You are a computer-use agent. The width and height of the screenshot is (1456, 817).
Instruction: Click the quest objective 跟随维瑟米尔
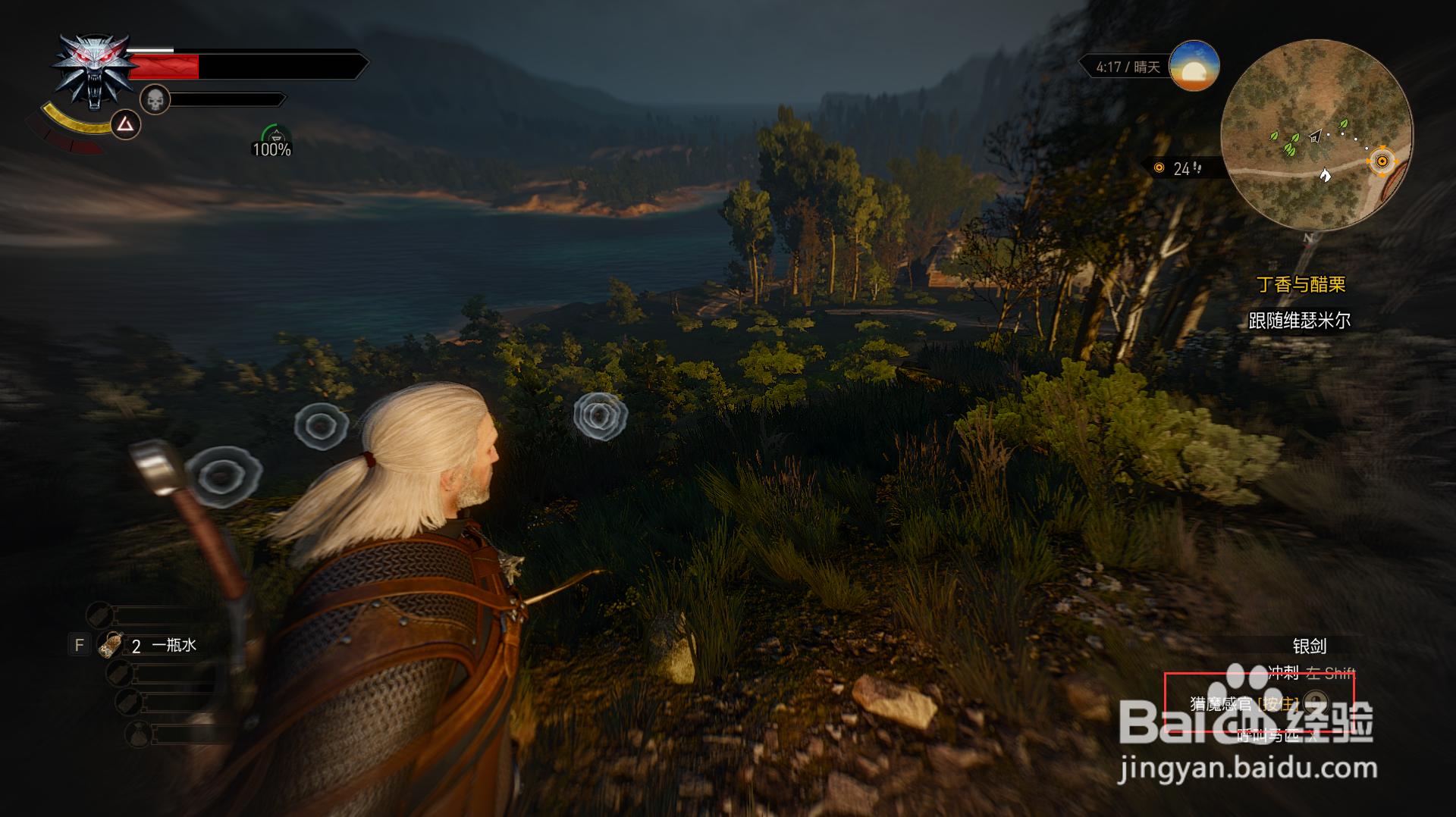pyautogui.click(x=1299, y=321)
